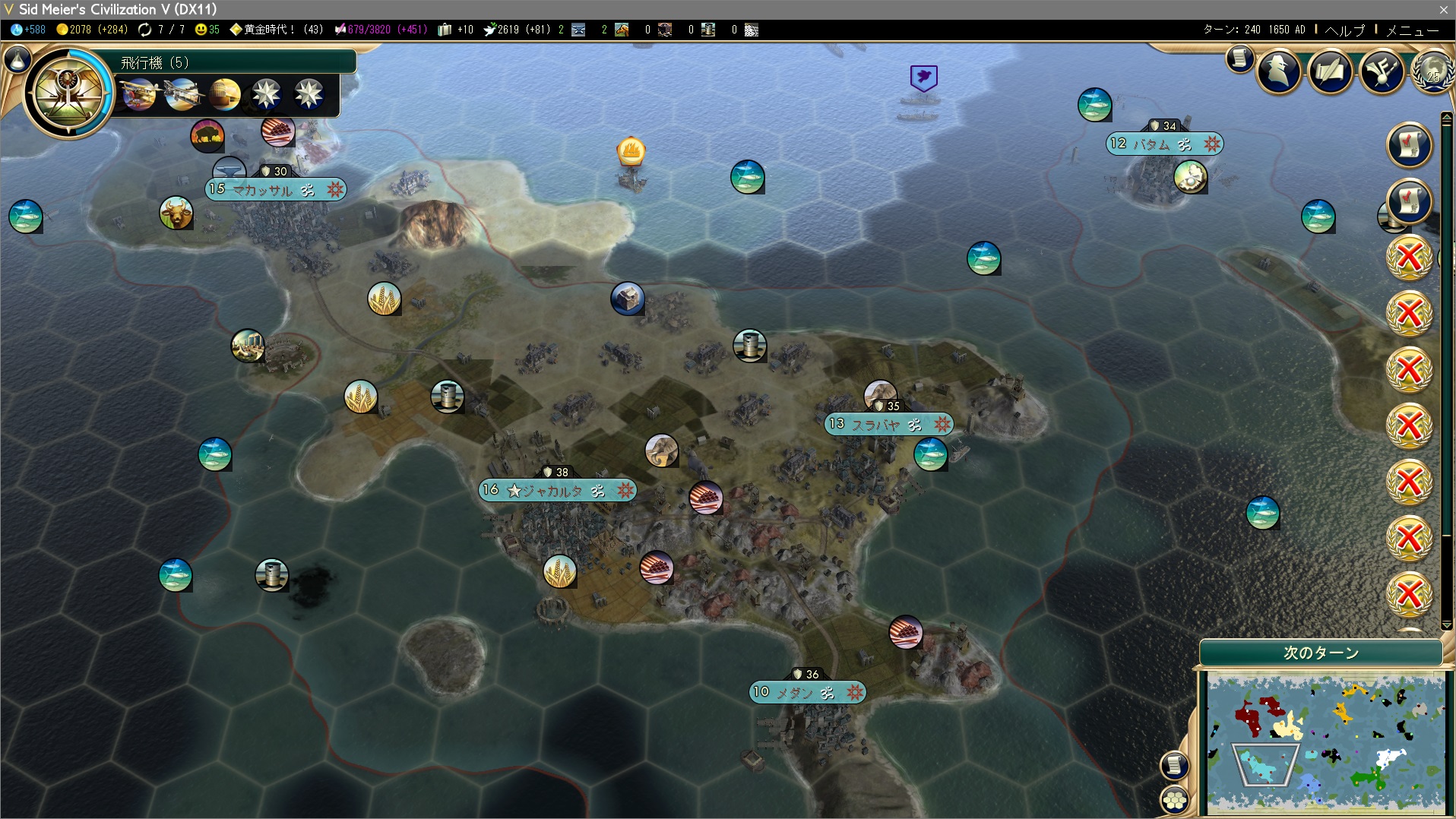Open the minimap hex-grid options button
Screen dimensions: 1456x819
pos(1175,799)
